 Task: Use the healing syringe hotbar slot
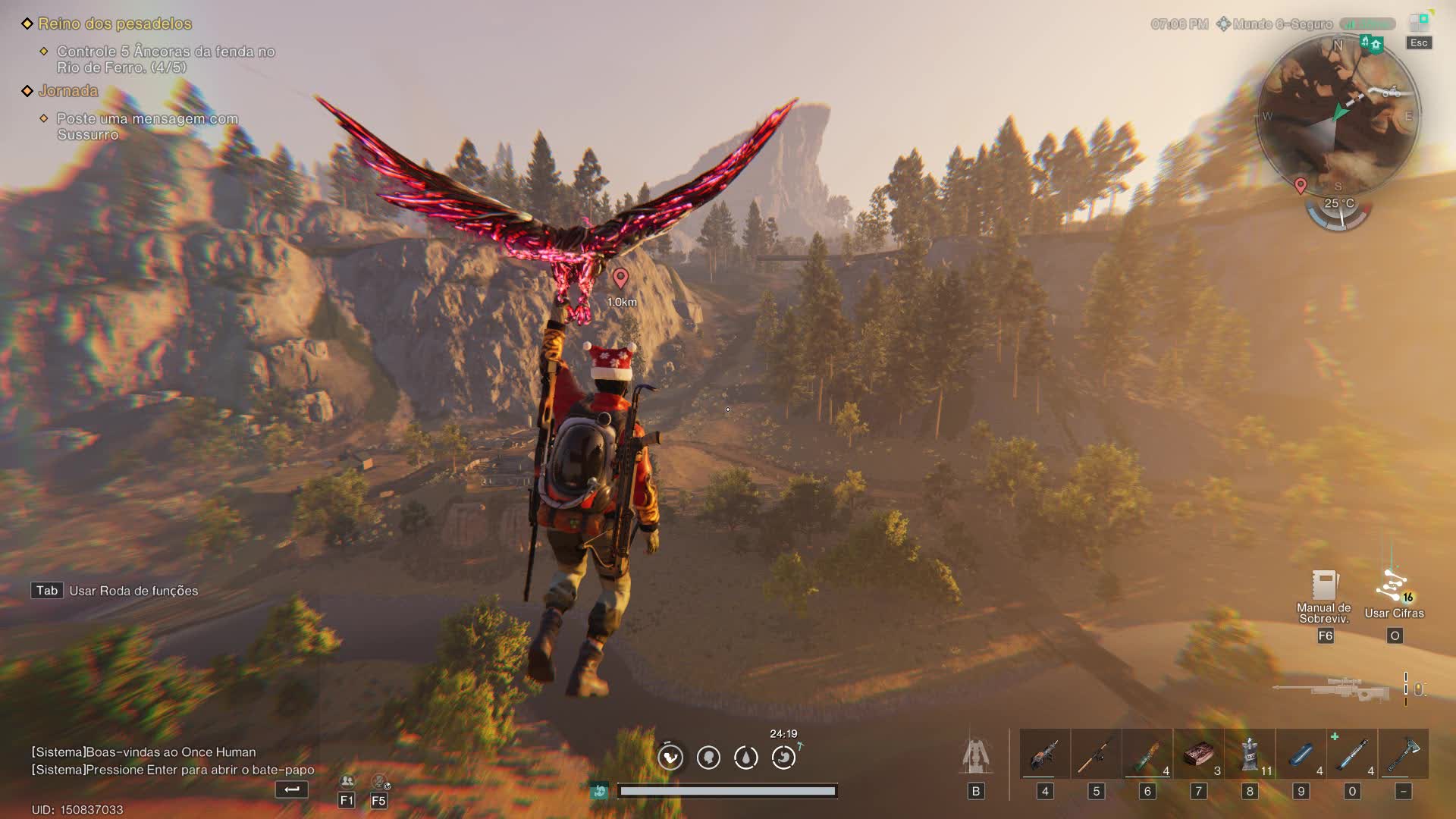pyautogui.click(x=1352, y=755)
